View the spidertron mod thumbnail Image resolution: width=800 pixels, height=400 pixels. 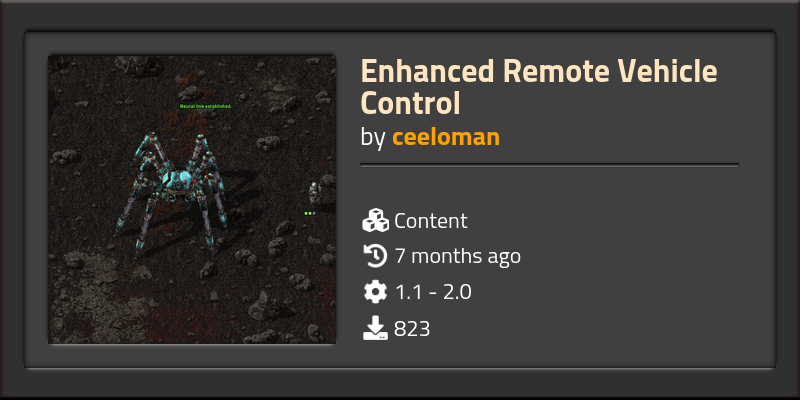coord(192,199)
